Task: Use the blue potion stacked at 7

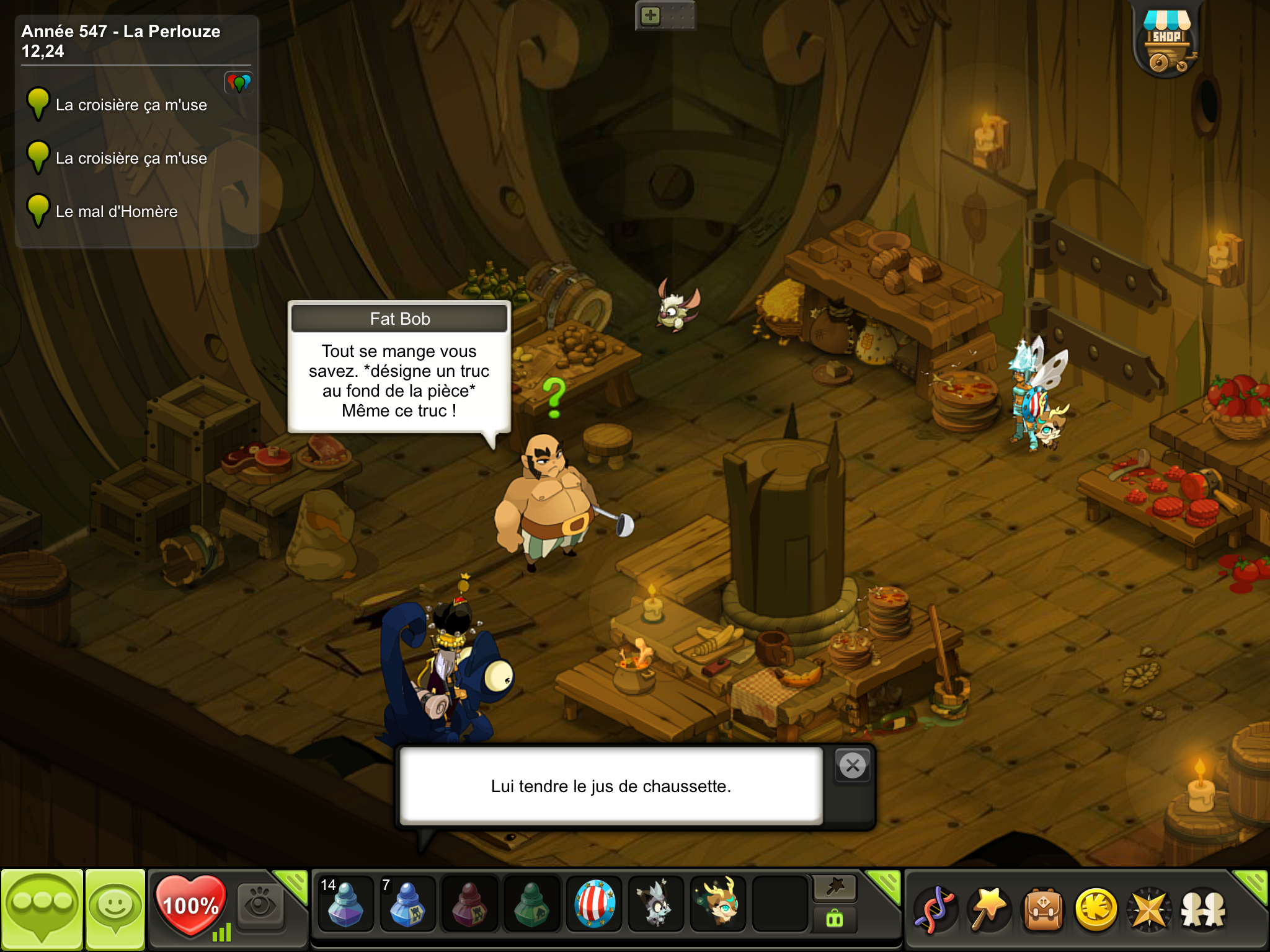Action: pyautogui.click(x=407, y=904)
